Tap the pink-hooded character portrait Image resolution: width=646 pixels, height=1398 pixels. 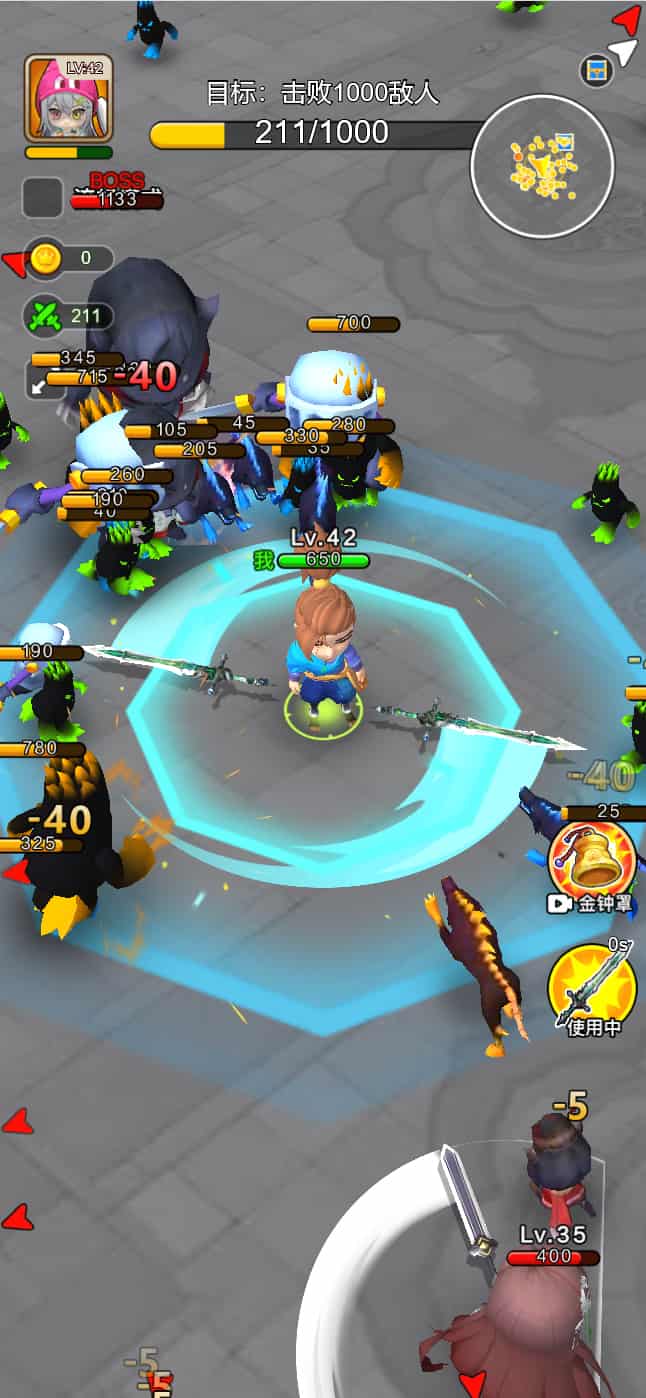coord(68,98)
